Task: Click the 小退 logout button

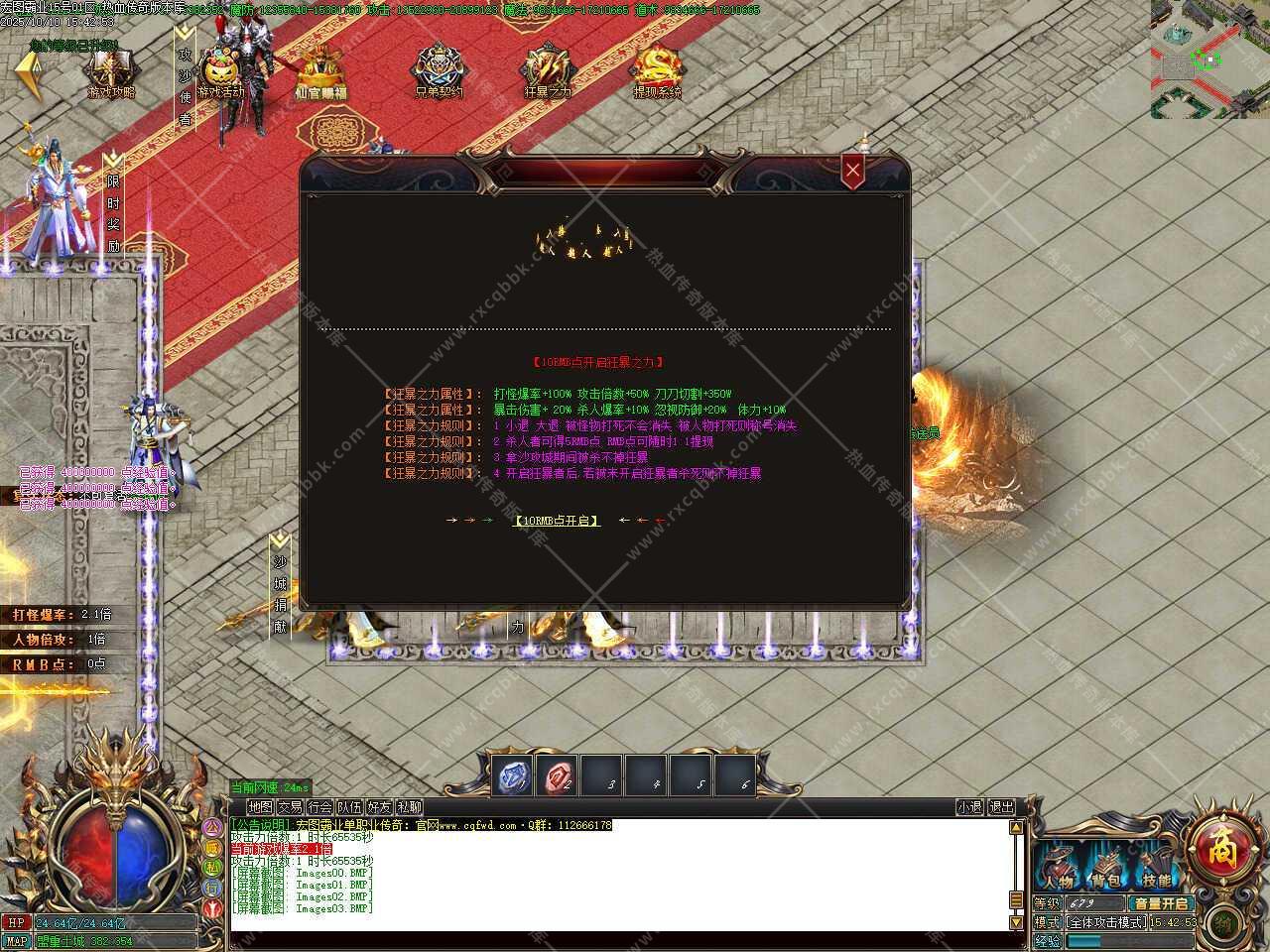Action: pos(969,807)
